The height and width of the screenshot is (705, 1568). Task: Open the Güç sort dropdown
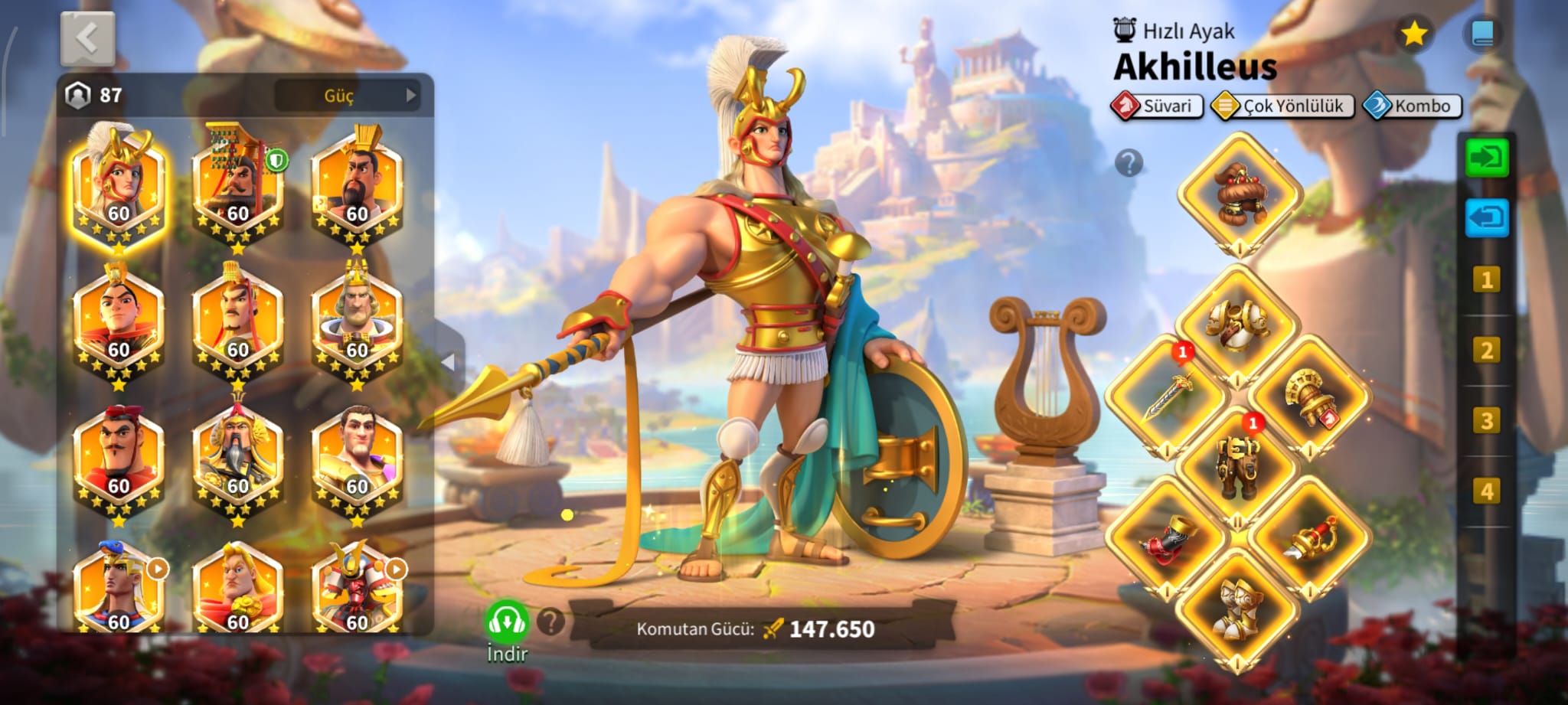click(348, 96)
